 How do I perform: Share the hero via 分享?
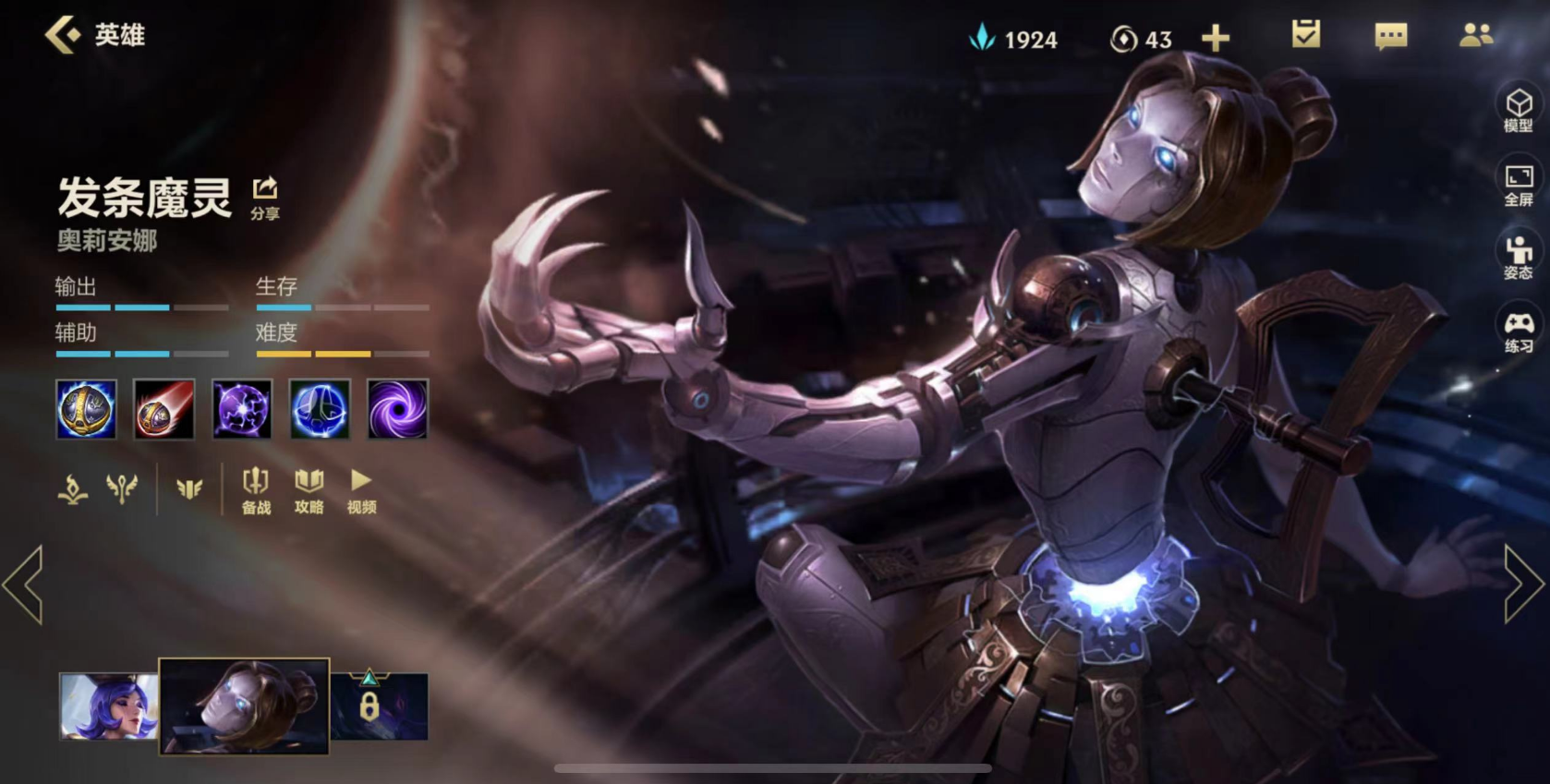[265, 198]
